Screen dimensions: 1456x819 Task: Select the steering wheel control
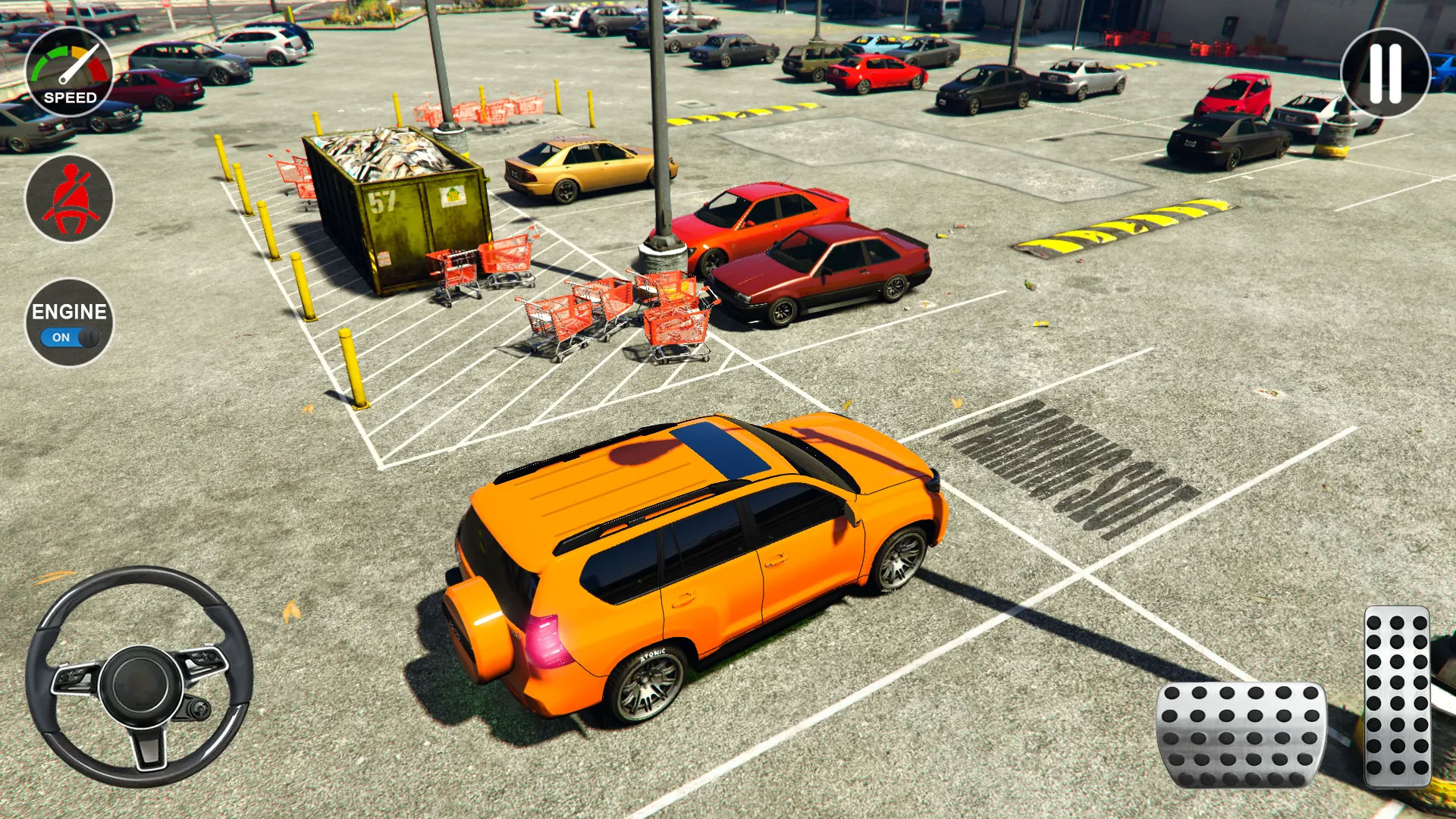pos(140,686)
